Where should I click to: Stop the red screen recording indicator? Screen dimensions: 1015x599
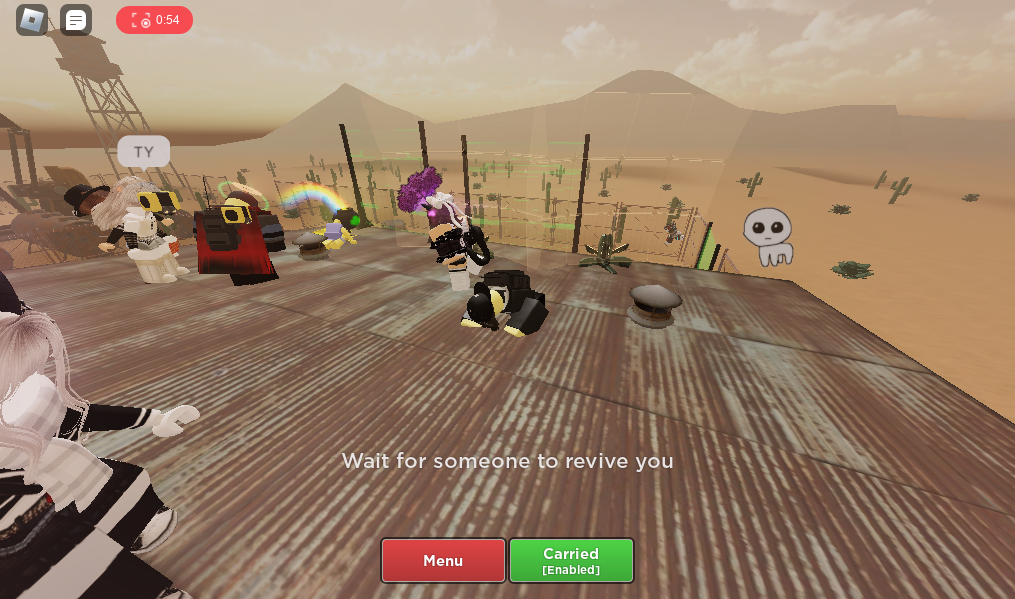[154, 20]
